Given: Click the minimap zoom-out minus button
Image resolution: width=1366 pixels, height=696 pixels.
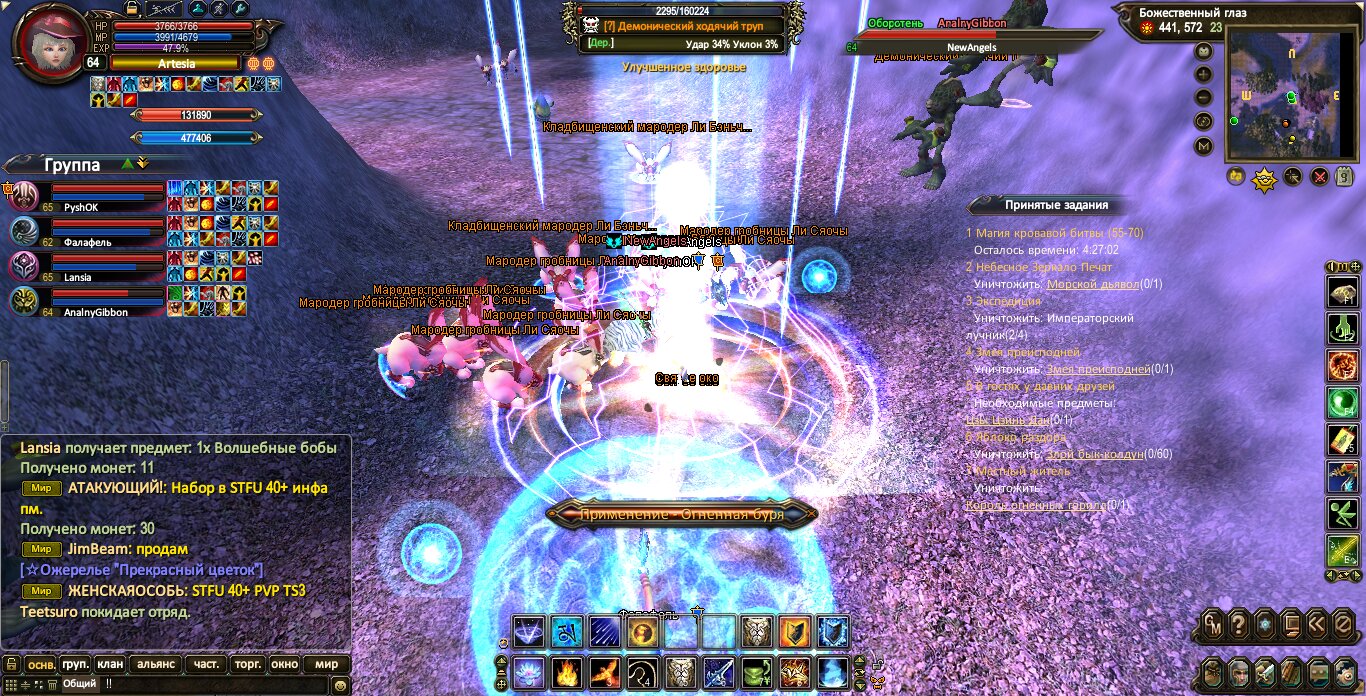Looking at the screenshot, I should point(1204,98).
